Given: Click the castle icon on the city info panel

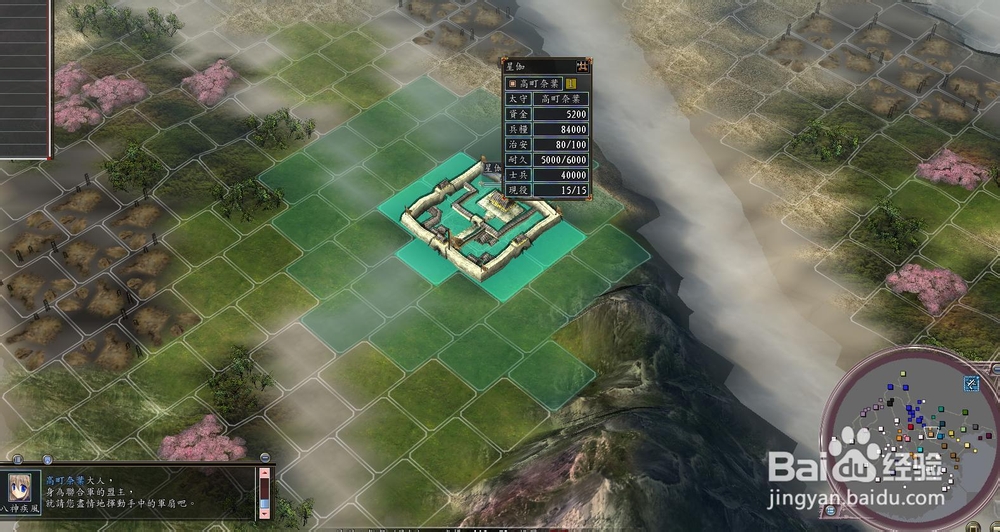Looking at the screenshot, I should 582,65.
